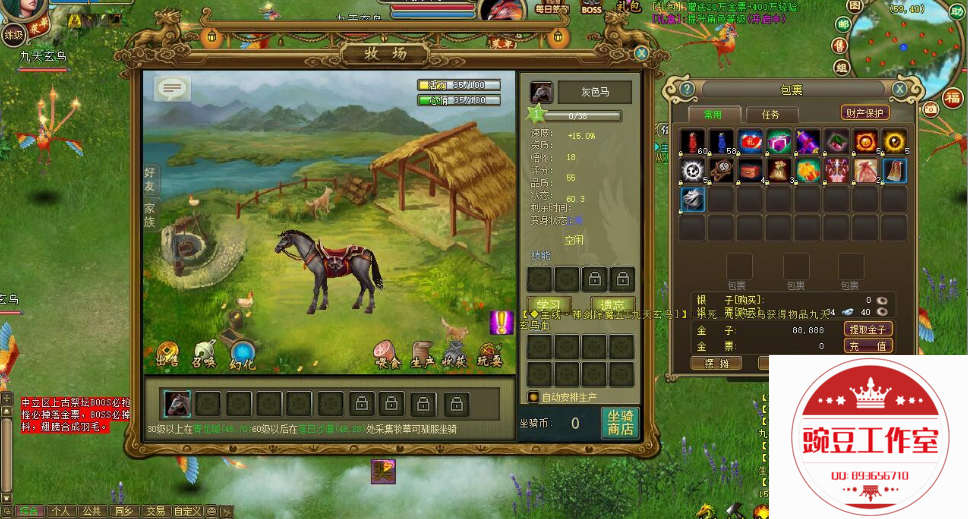Open the 坐骑商店 mount shop
This screenshot has width=968, height=519.
click(621, 422)
